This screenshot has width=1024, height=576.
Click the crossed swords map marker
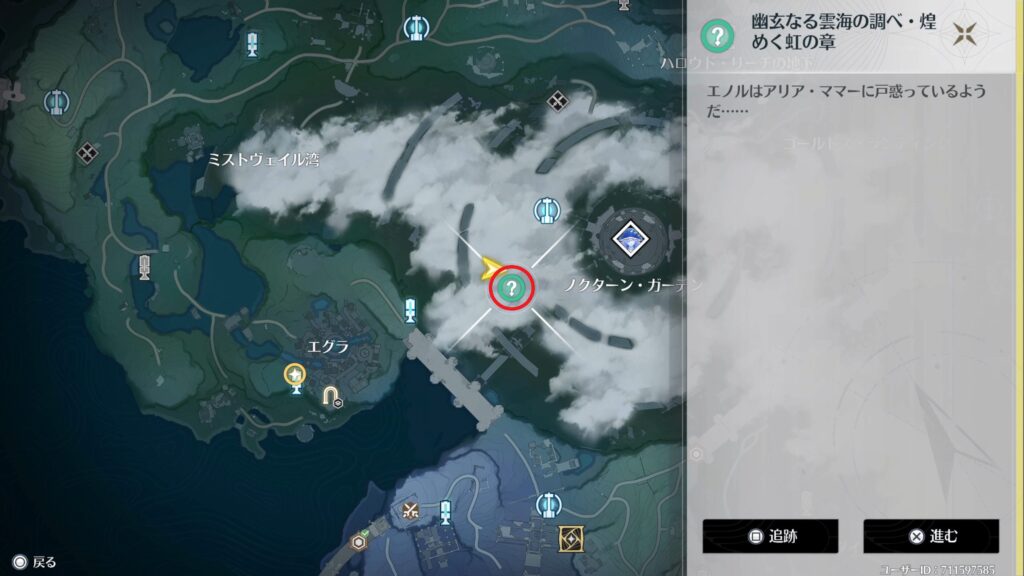(x=409, y=510)
